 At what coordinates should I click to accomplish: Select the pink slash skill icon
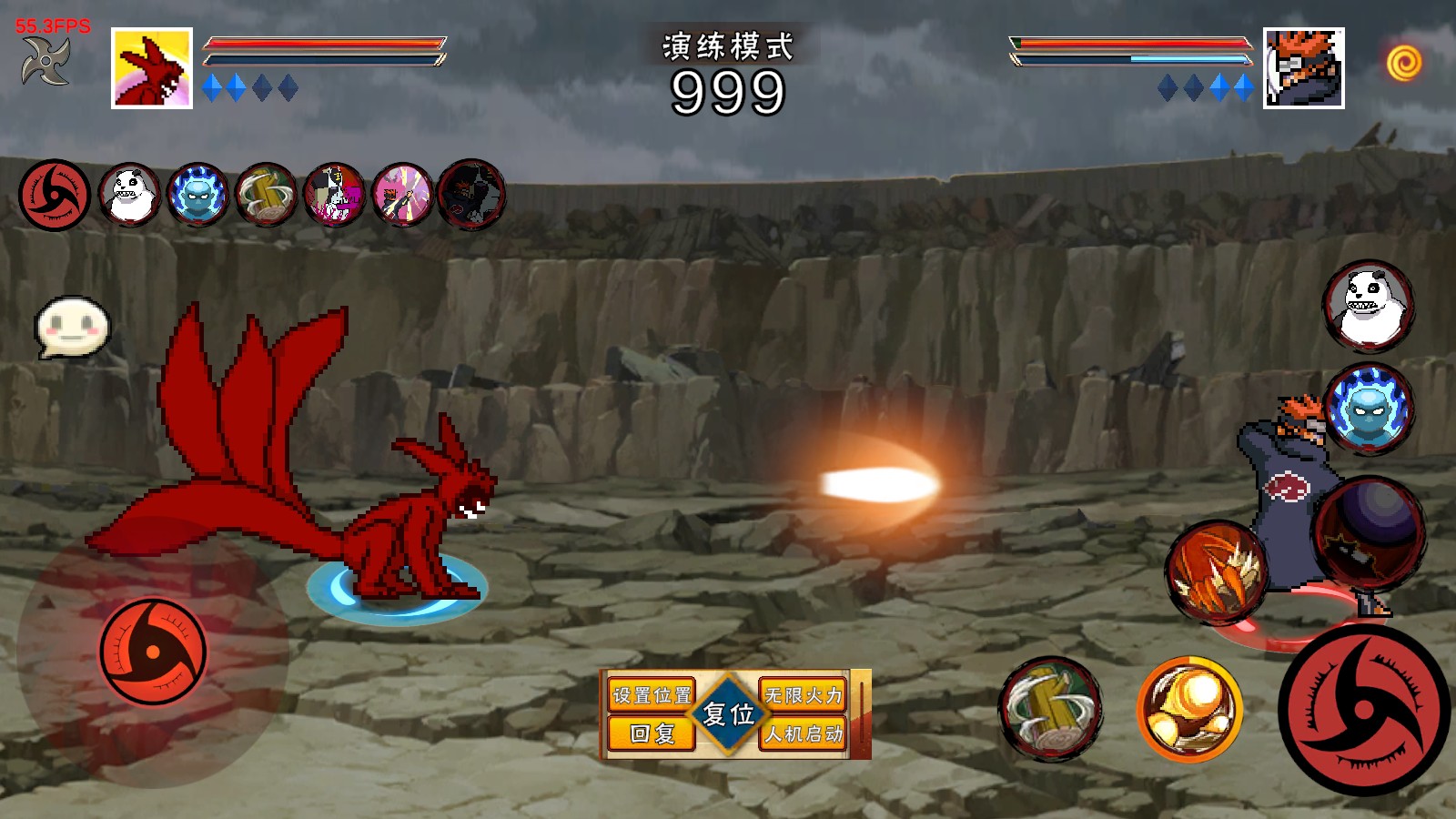(402, 194)
